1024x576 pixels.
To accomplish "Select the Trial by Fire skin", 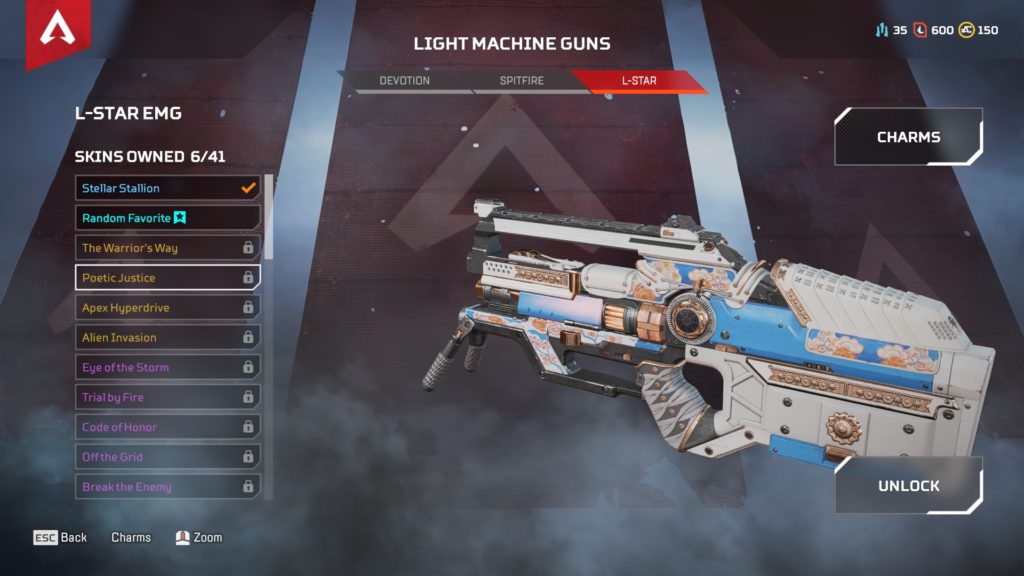I will 167,398.
